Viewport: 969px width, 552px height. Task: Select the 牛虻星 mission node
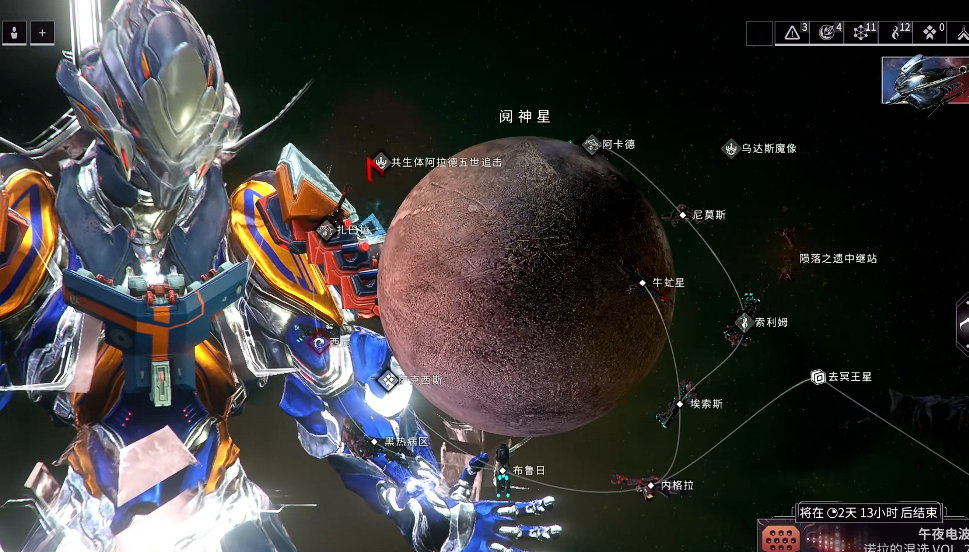[x=643, y=284]
